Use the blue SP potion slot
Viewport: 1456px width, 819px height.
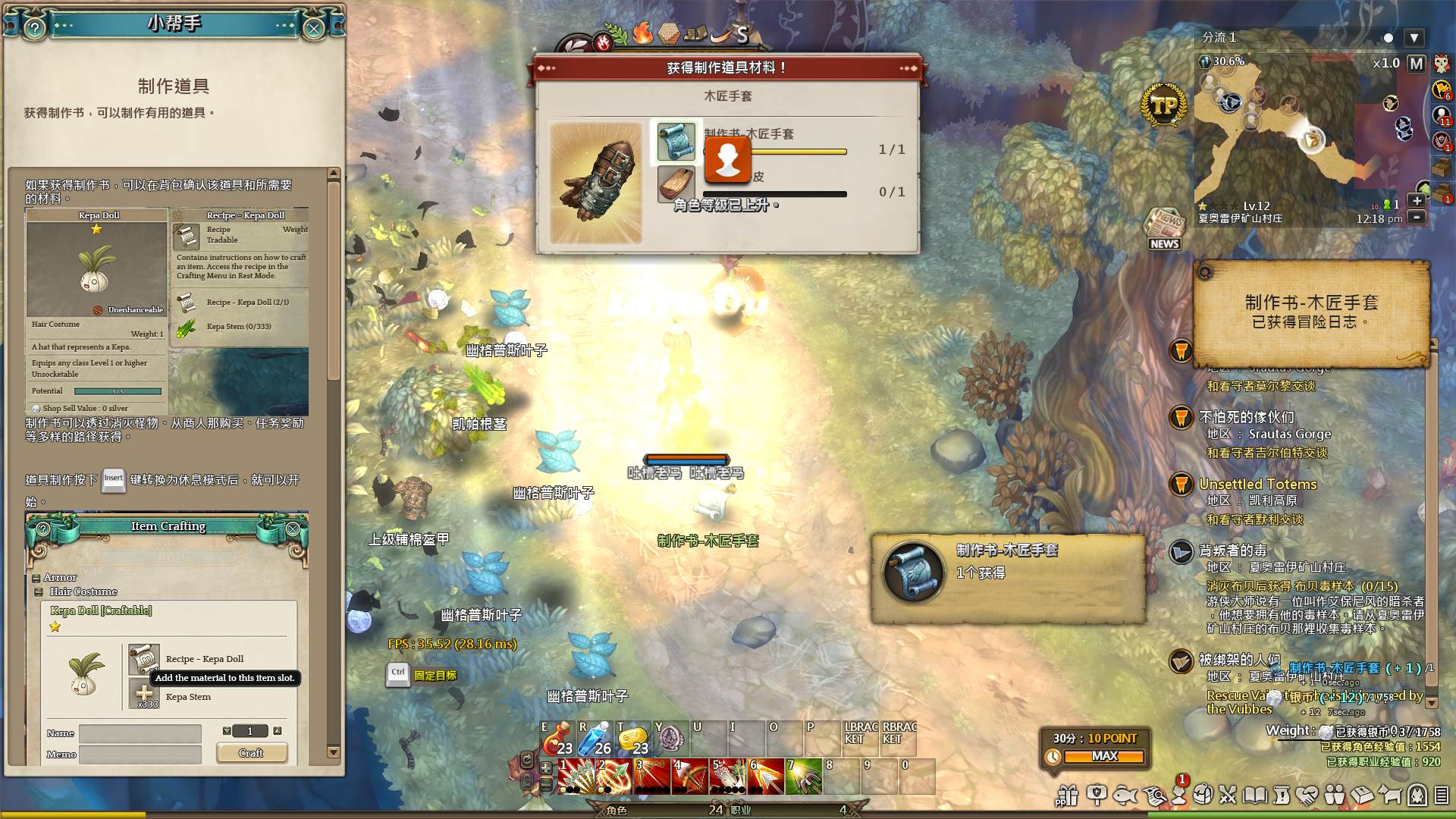(595, 738)
